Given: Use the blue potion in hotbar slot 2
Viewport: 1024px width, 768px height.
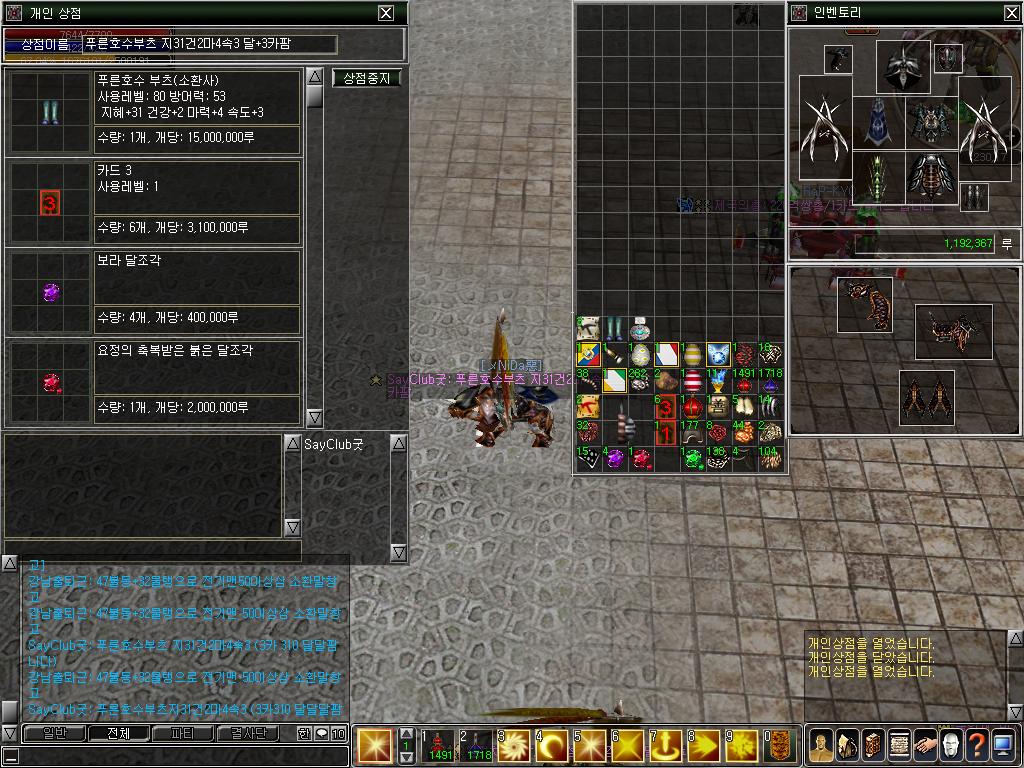Looking at the screenshot, I should coord(476,747).
